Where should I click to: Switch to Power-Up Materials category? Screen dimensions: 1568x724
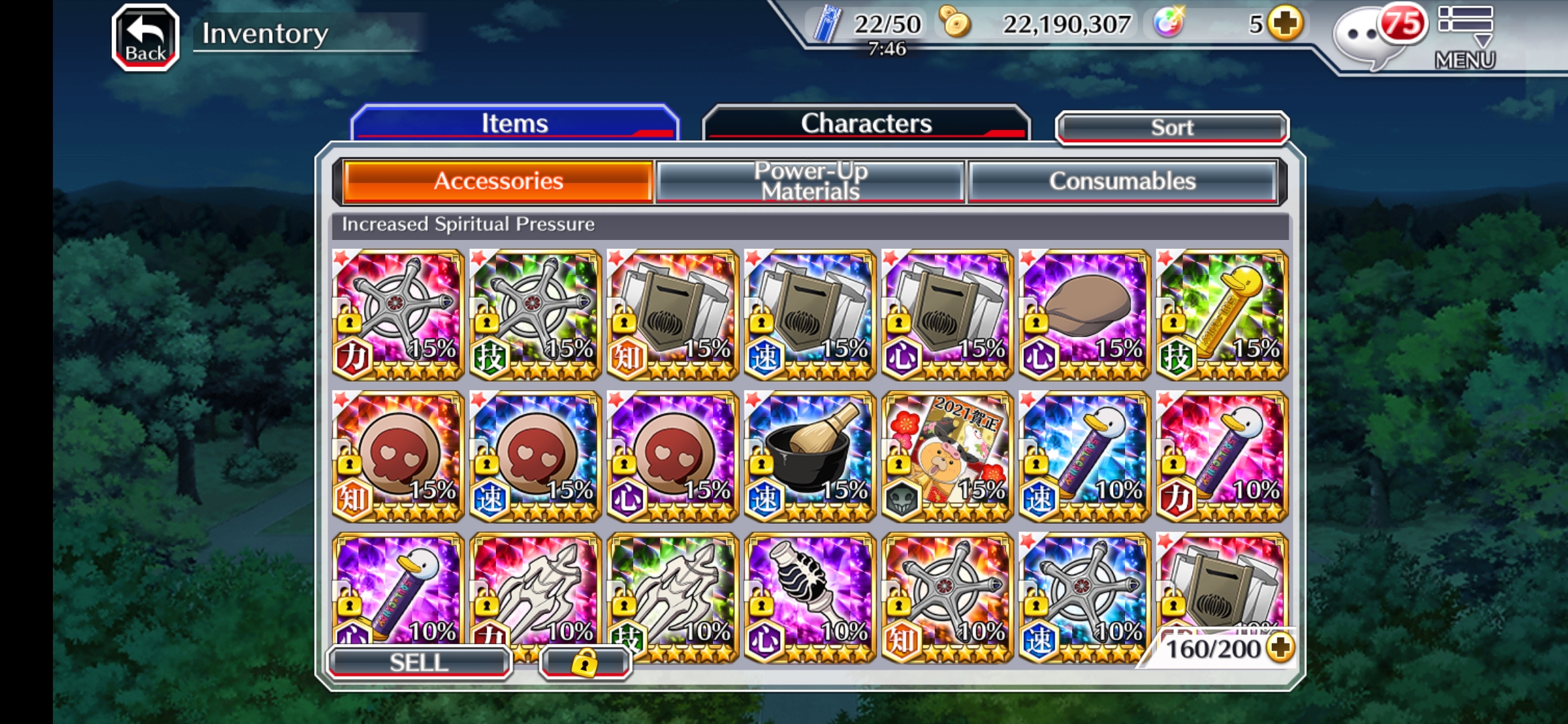(810, 181)
